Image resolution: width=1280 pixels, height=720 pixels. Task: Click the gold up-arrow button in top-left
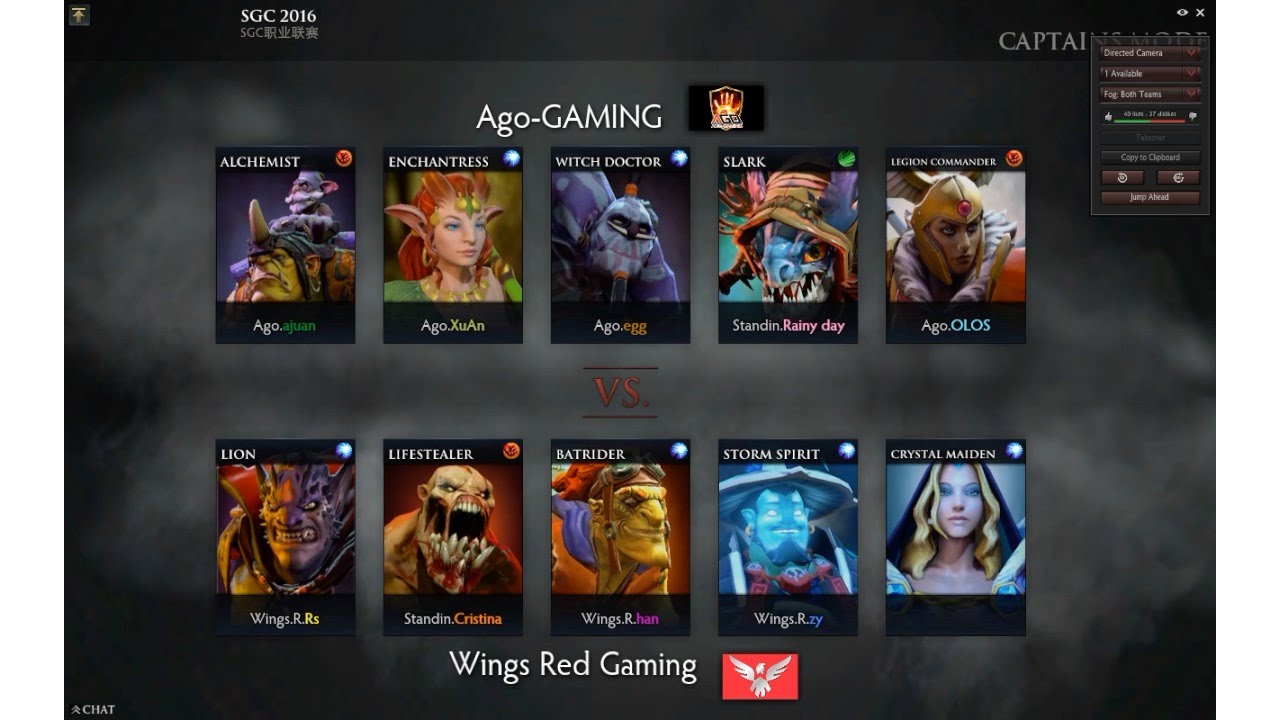pyautogui.click(x=80, y=15)
